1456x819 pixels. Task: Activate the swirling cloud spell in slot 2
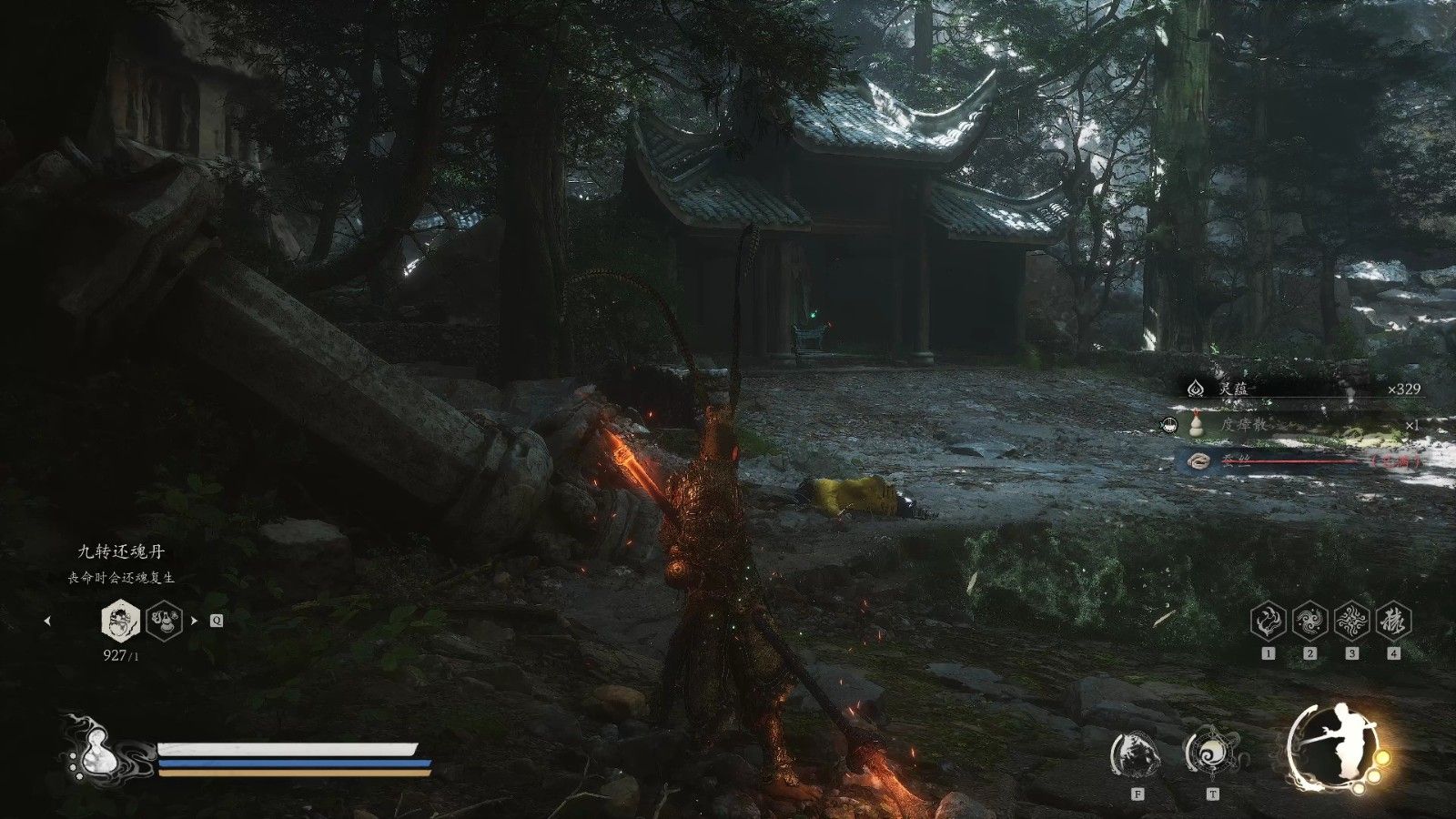(x=1309, y=621)
